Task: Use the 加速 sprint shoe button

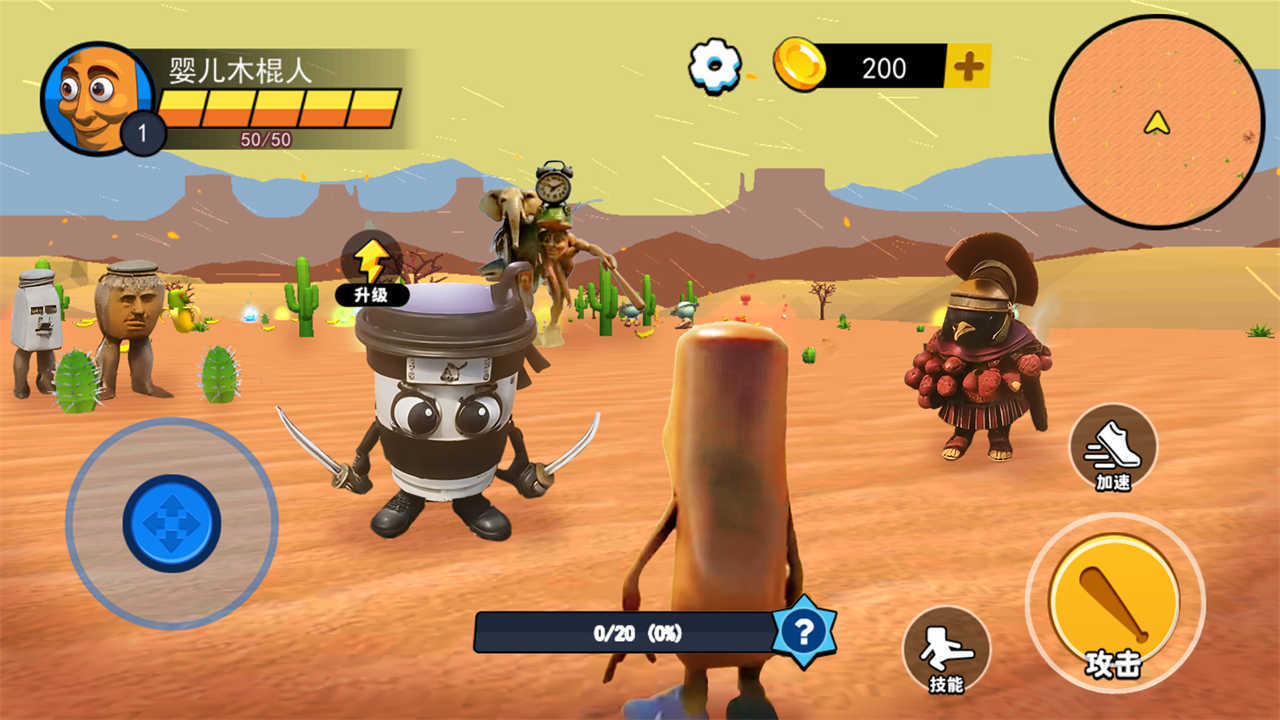Action: [x=1113, y=448]
